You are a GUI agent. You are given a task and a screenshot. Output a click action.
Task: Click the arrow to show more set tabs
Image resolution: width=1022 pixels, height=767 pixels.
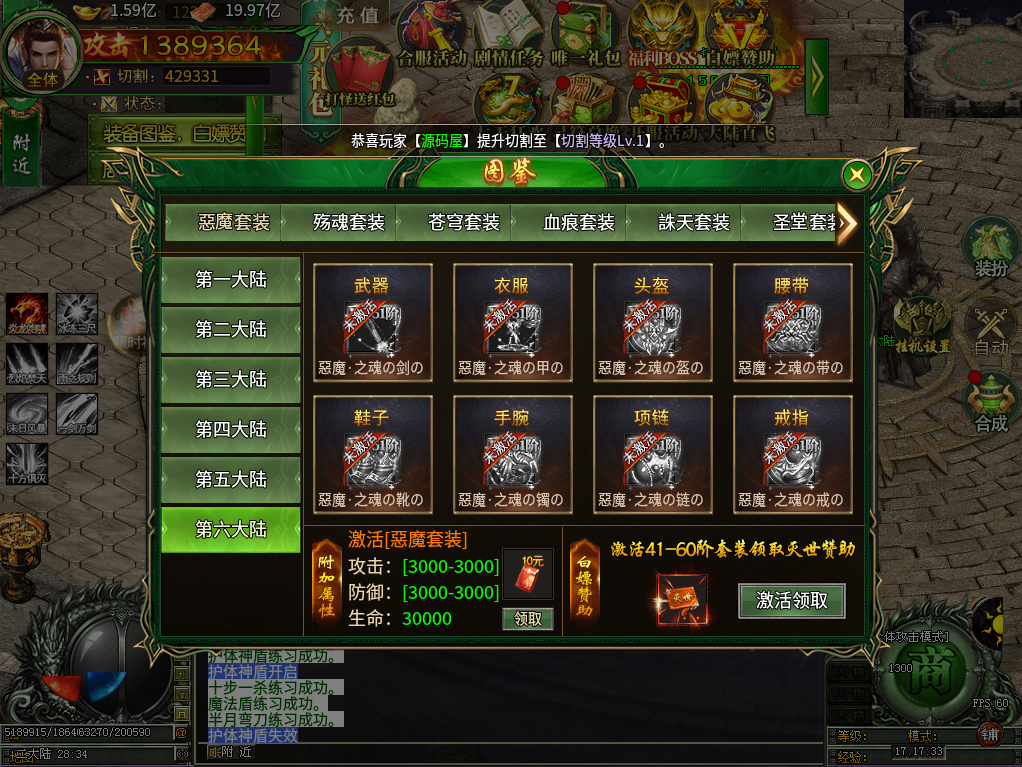coord(847,223)
